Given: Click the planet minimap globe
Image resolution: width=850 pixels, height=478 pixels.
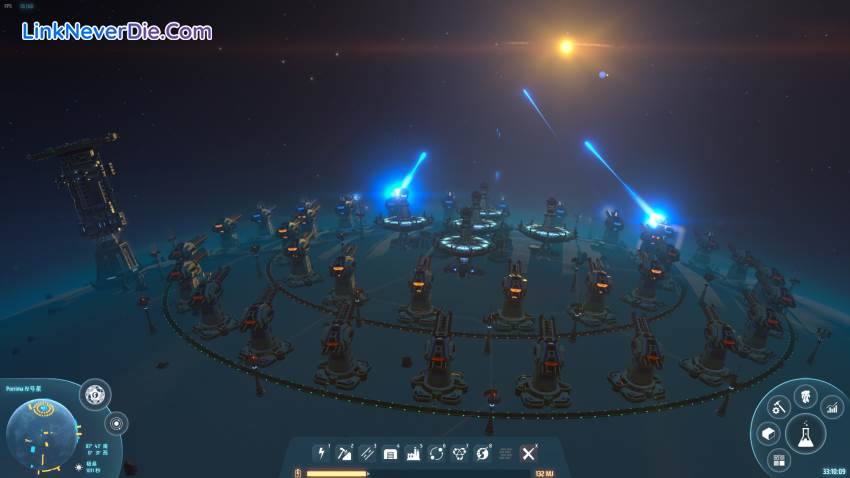Looking at the screenshot, I should [x=41, y=432].
